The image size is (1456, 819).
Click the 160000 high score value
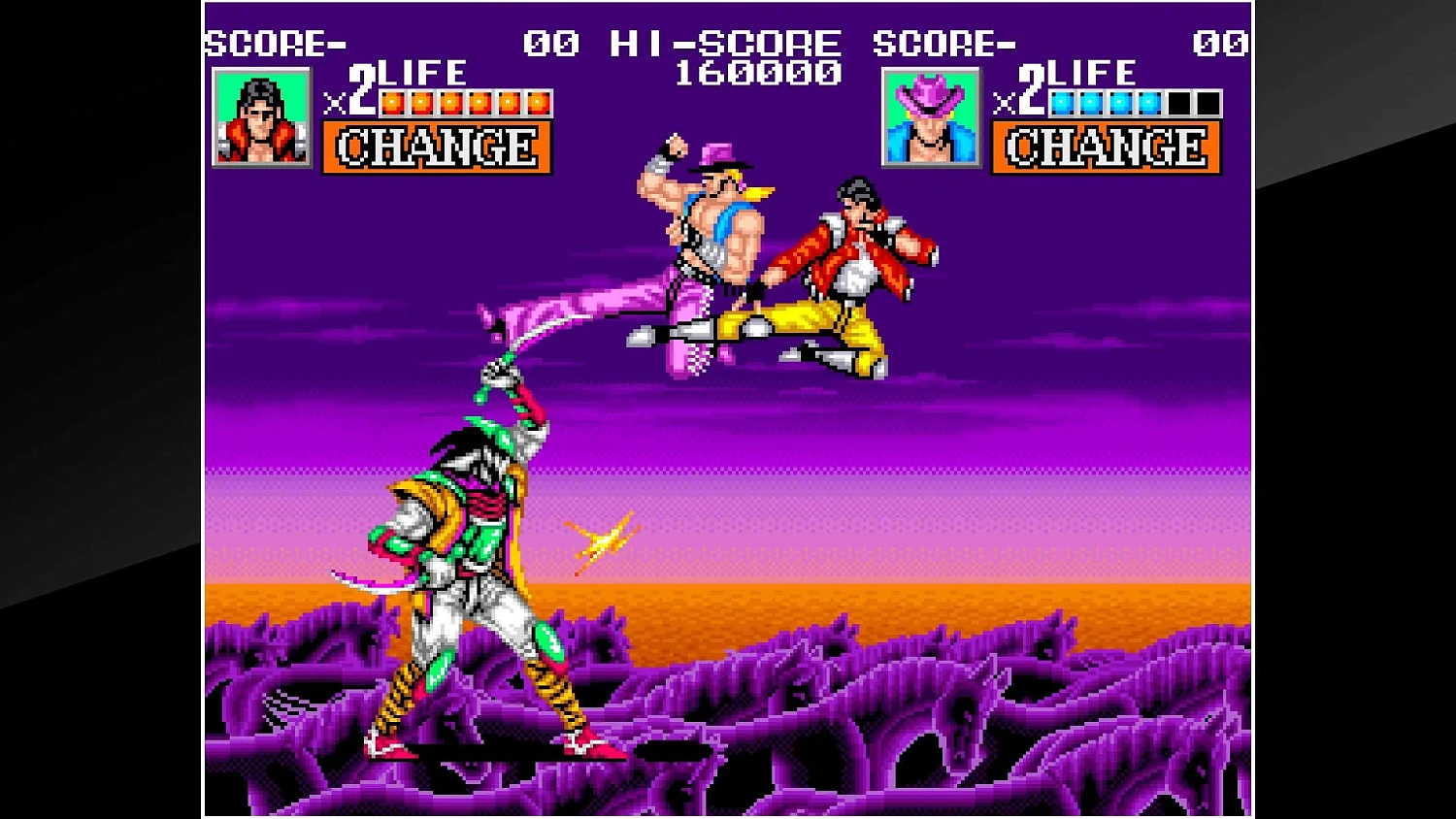point(760,71)
